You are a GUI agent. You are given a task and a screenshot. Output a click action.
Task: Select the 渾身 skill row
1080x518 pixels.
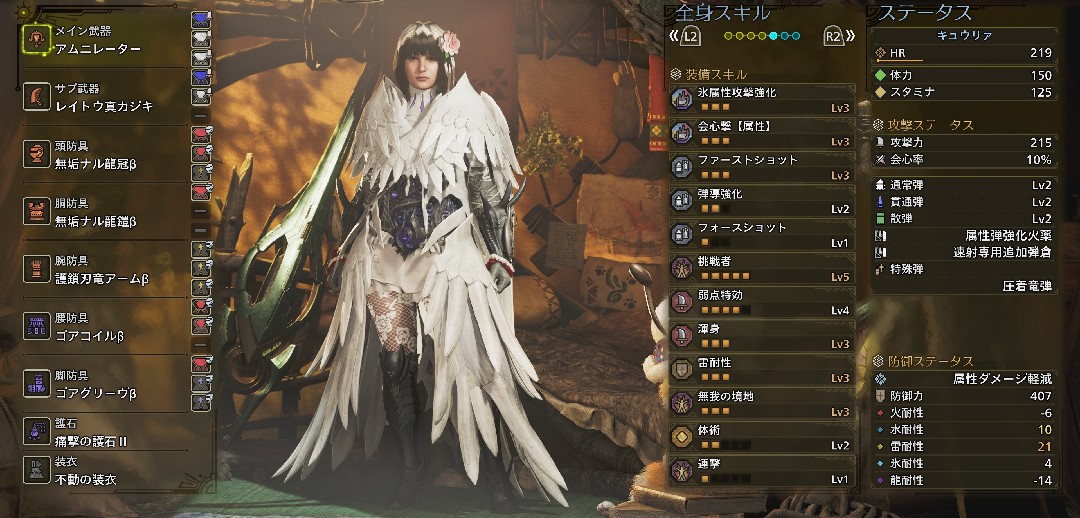762,337
